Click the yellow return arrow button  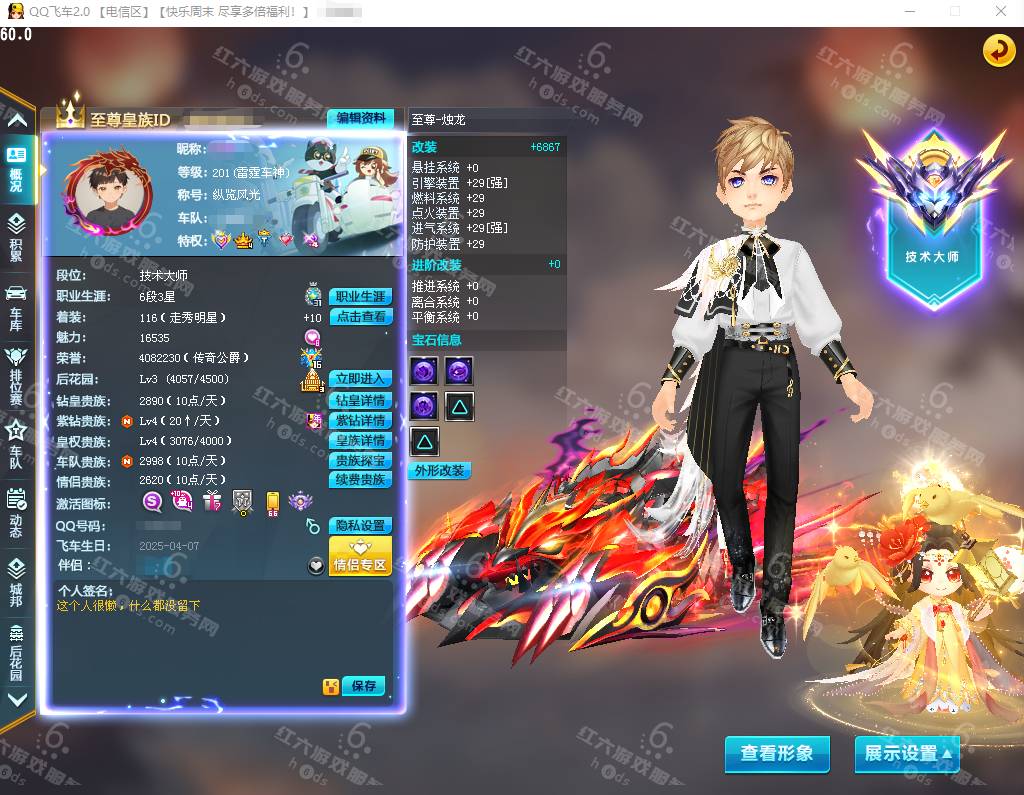[x=999, y=51]
